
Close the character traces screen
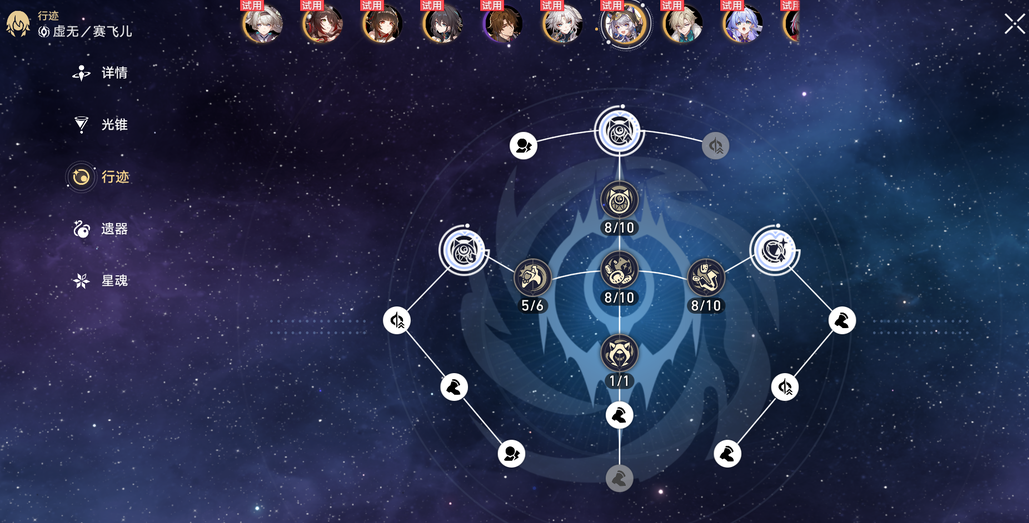[1013, 24]
